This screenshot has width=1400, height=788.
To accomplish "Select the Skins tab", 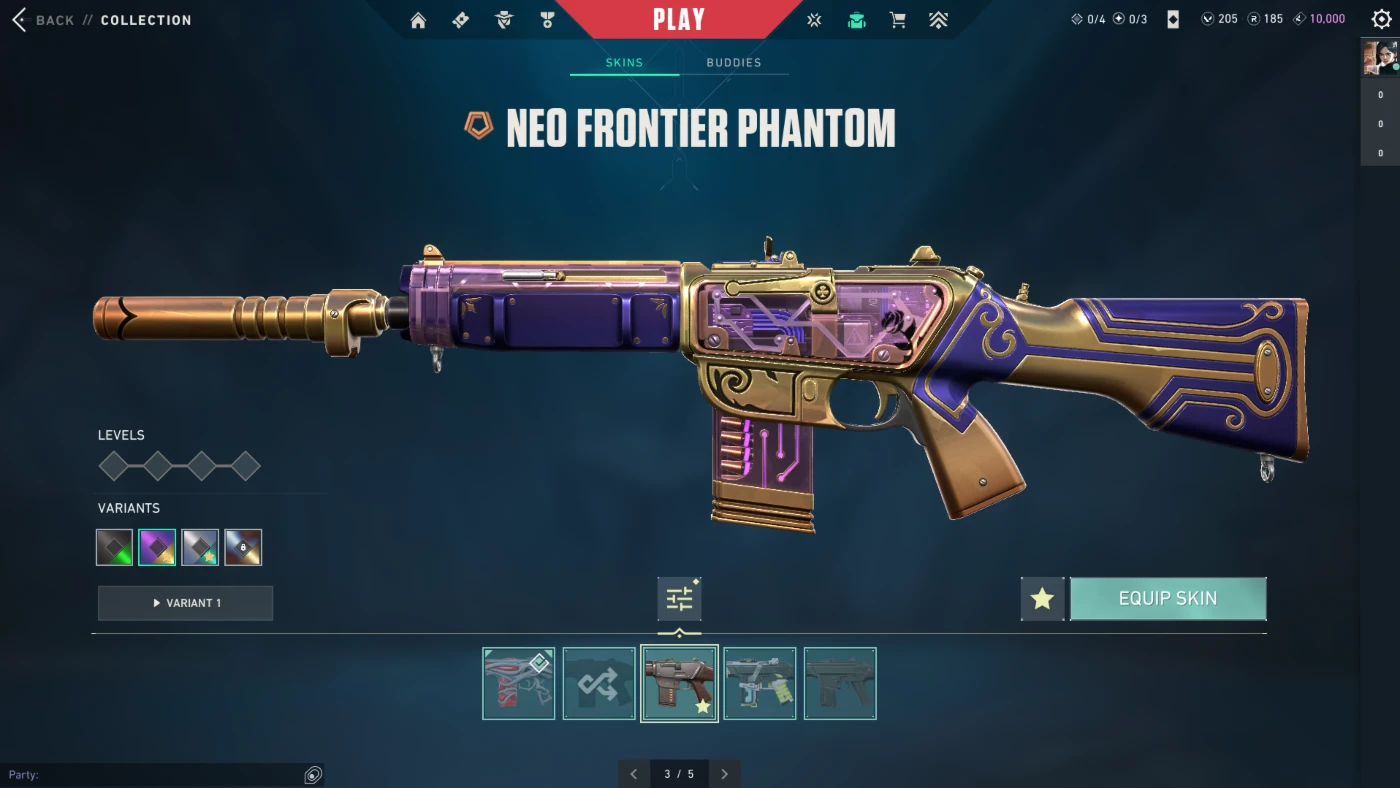I will (624, 63).
